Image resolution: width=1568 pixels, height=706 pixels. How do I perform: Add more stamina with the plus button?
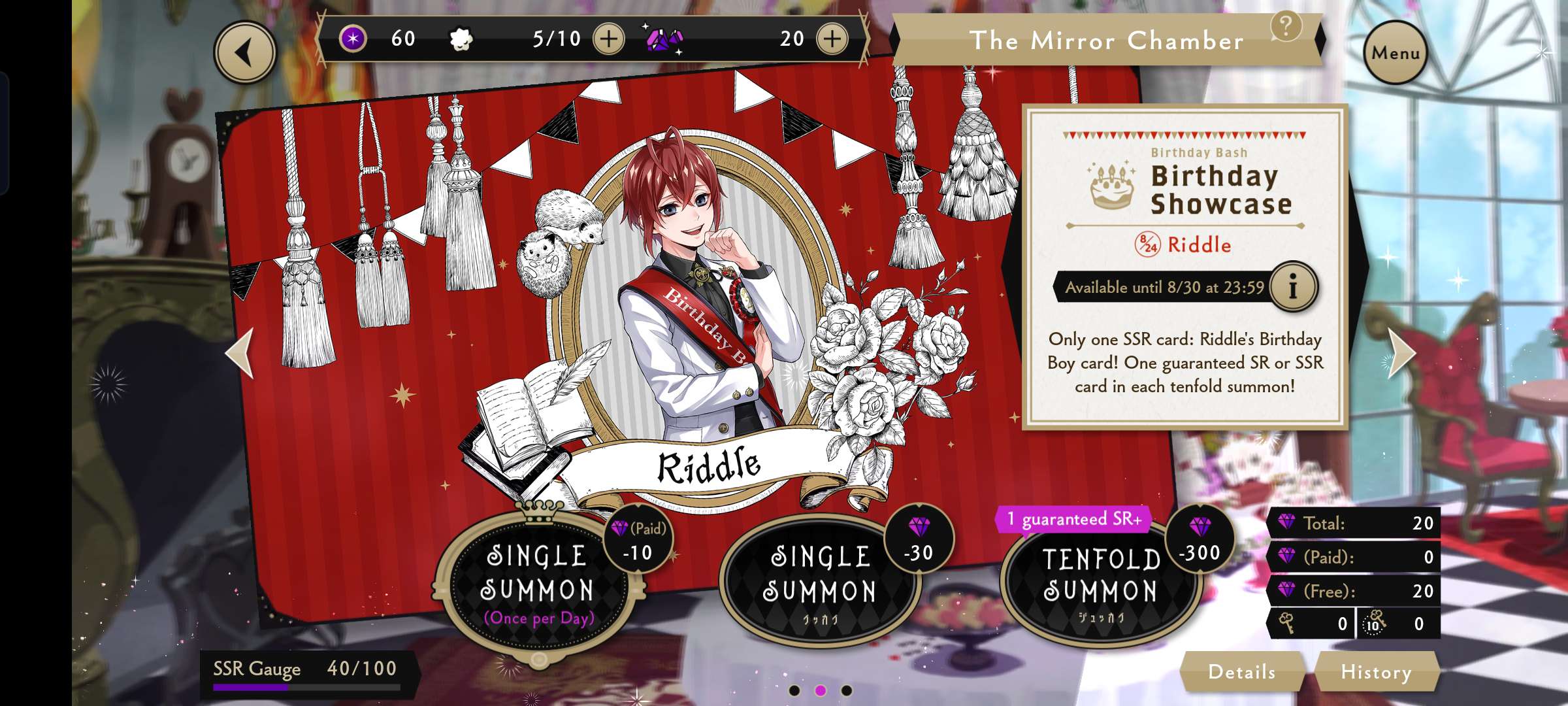(x=608, y=39)
